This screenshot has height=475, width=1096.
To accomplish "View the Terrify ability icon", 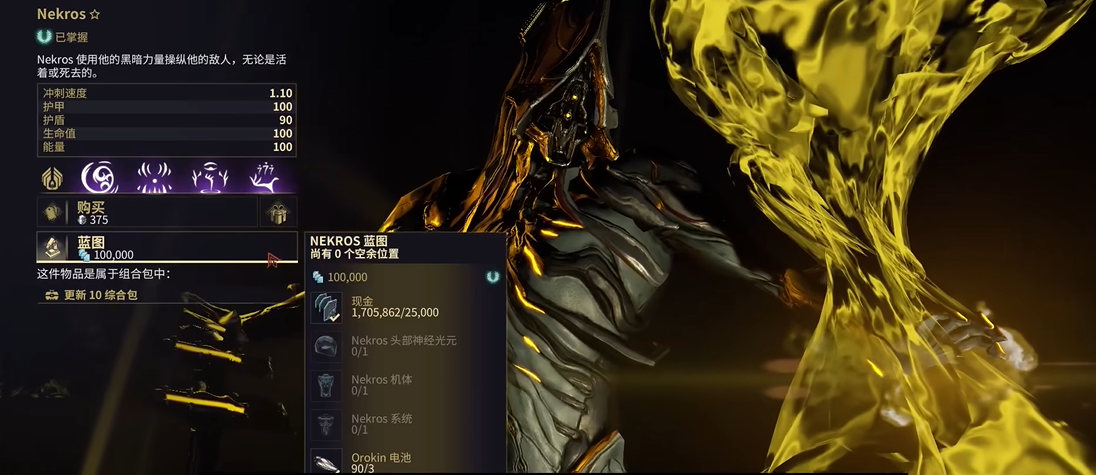I will (x=156, y=178).
